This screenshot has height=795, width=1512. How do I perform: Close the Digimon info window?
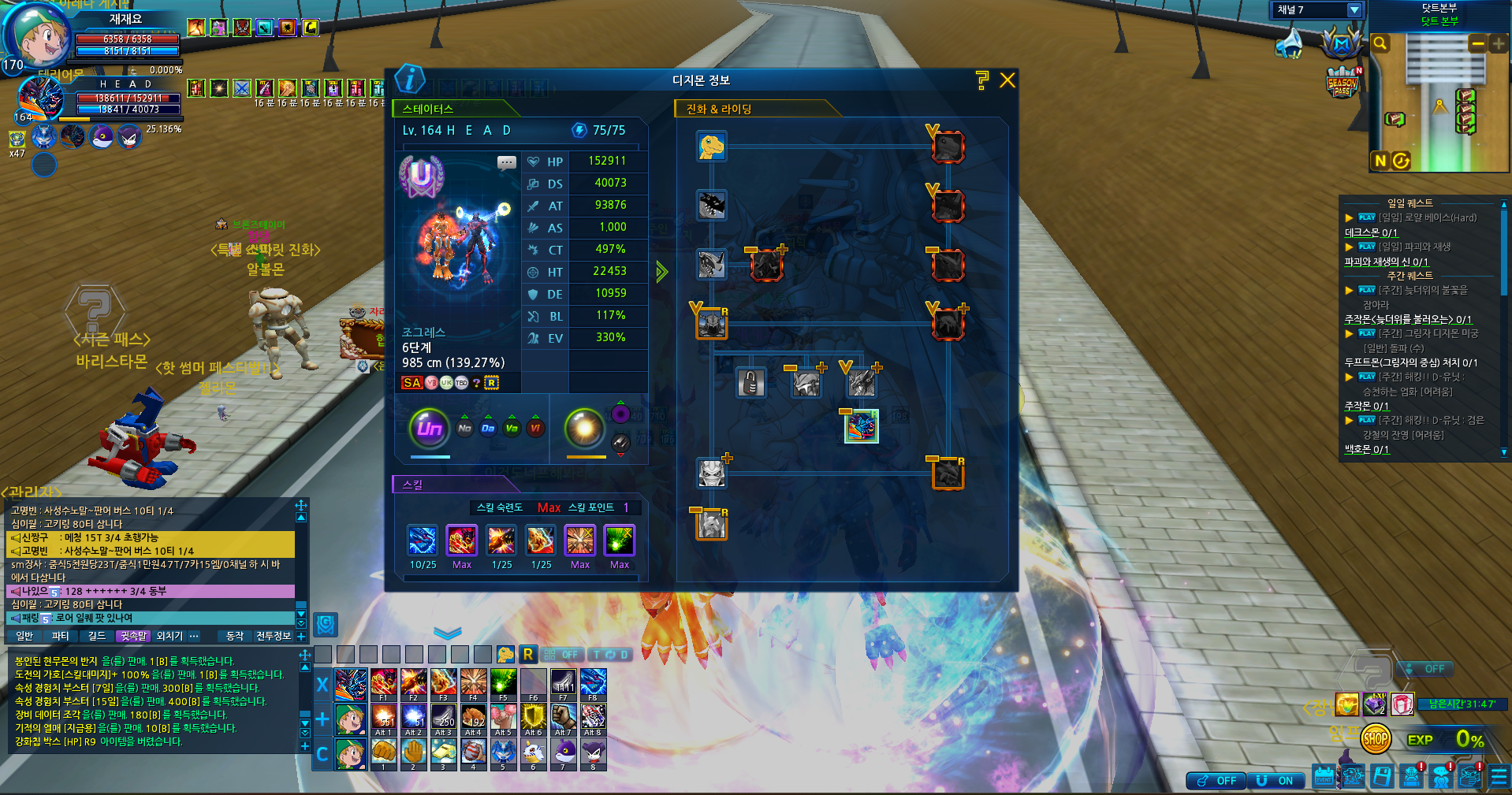1007,80
